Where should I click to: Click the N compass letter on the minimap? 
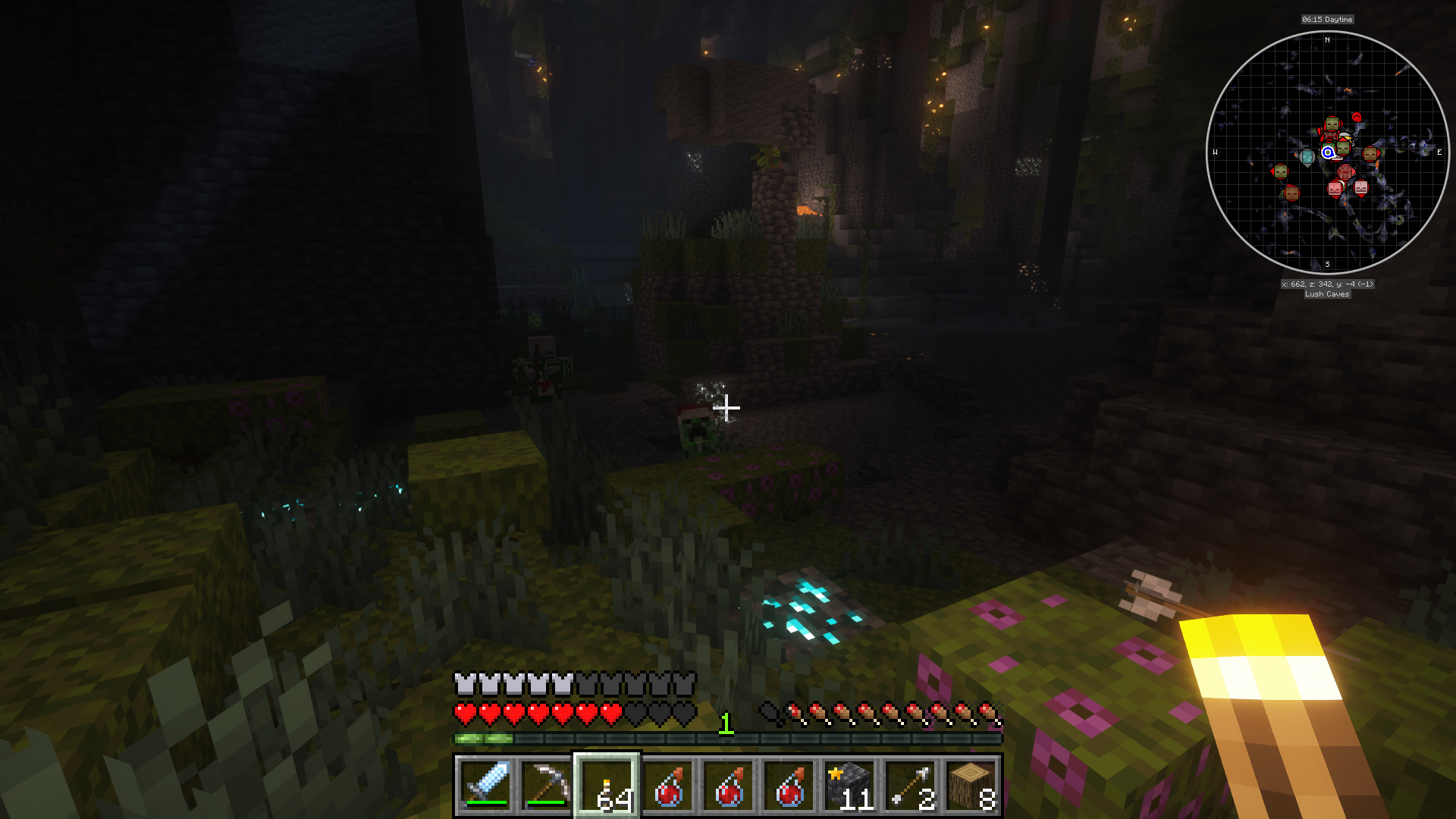tap(1327, 40)
